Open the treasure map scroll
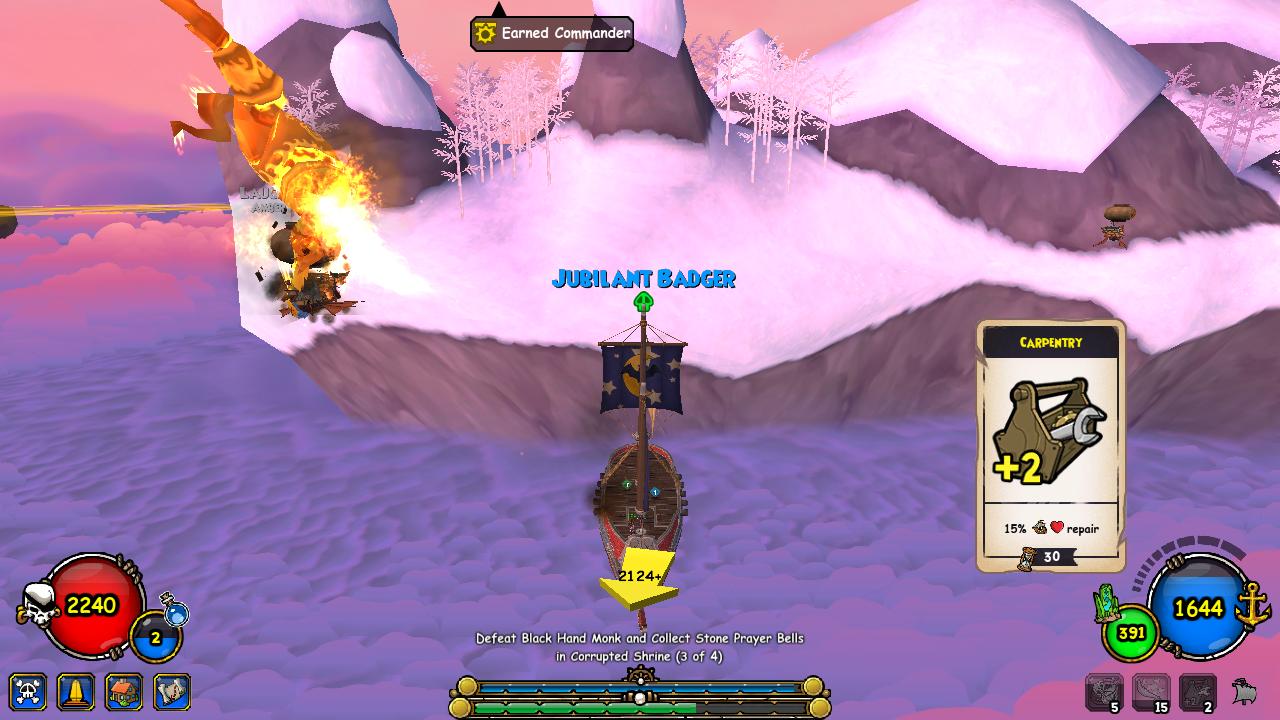 pyautogui.click(x=172, y=692)
